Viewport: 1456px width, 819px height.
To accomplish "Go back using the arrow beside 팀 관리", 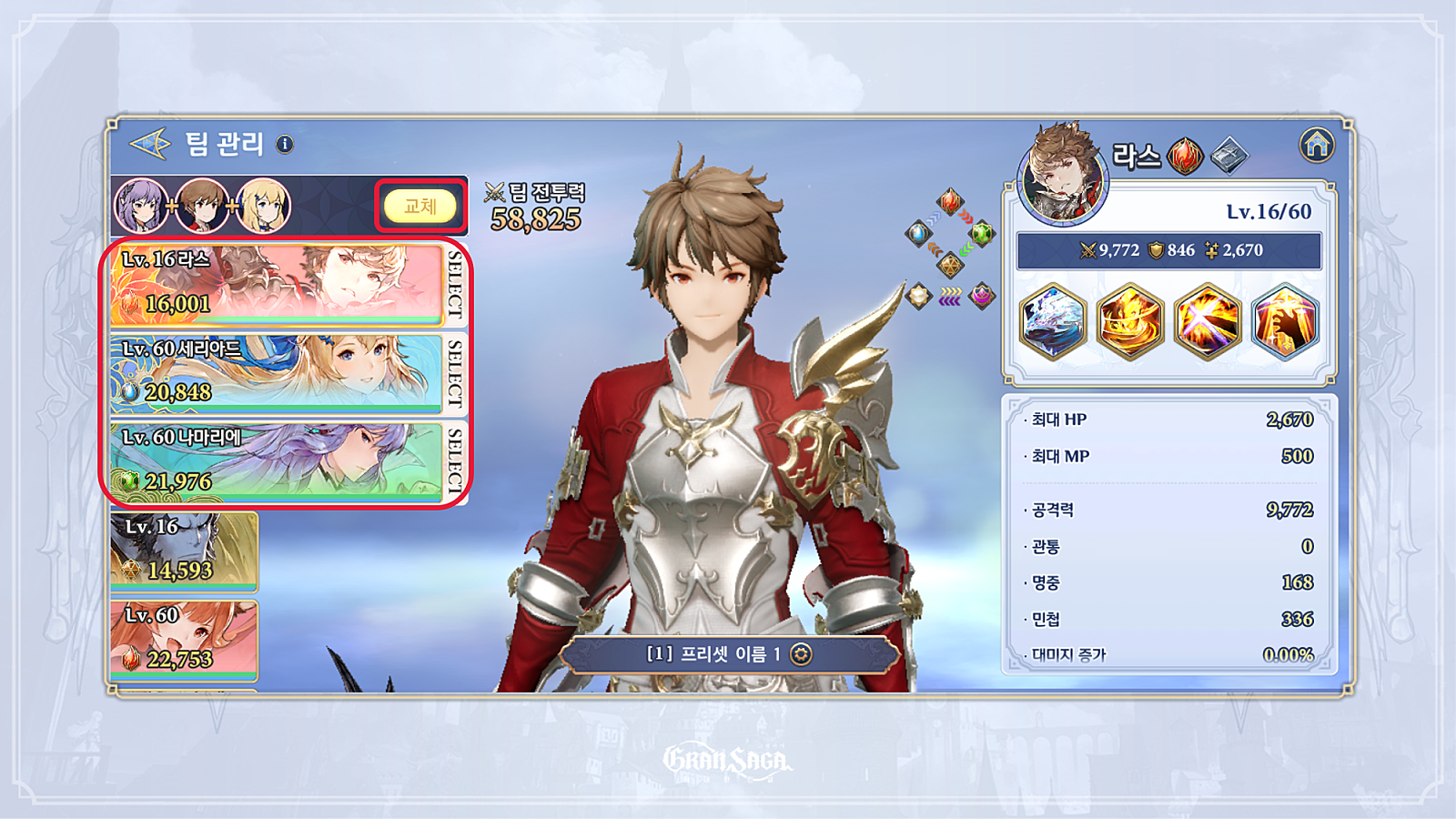I will point(150,144).
